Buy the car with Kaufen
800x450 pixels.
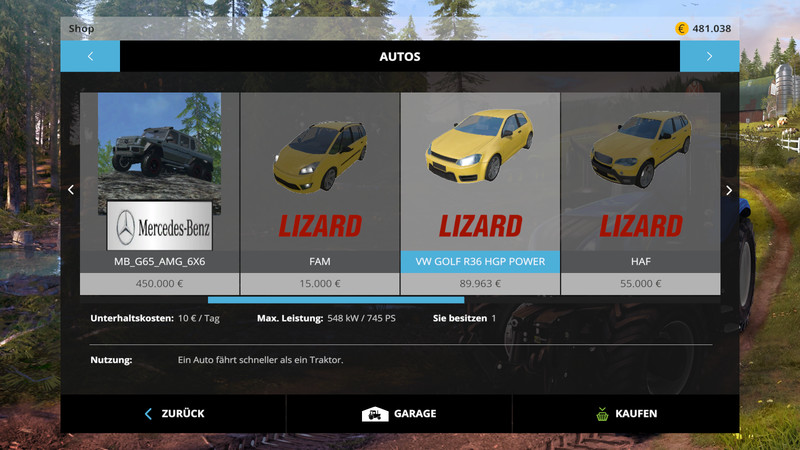[625, 413]
